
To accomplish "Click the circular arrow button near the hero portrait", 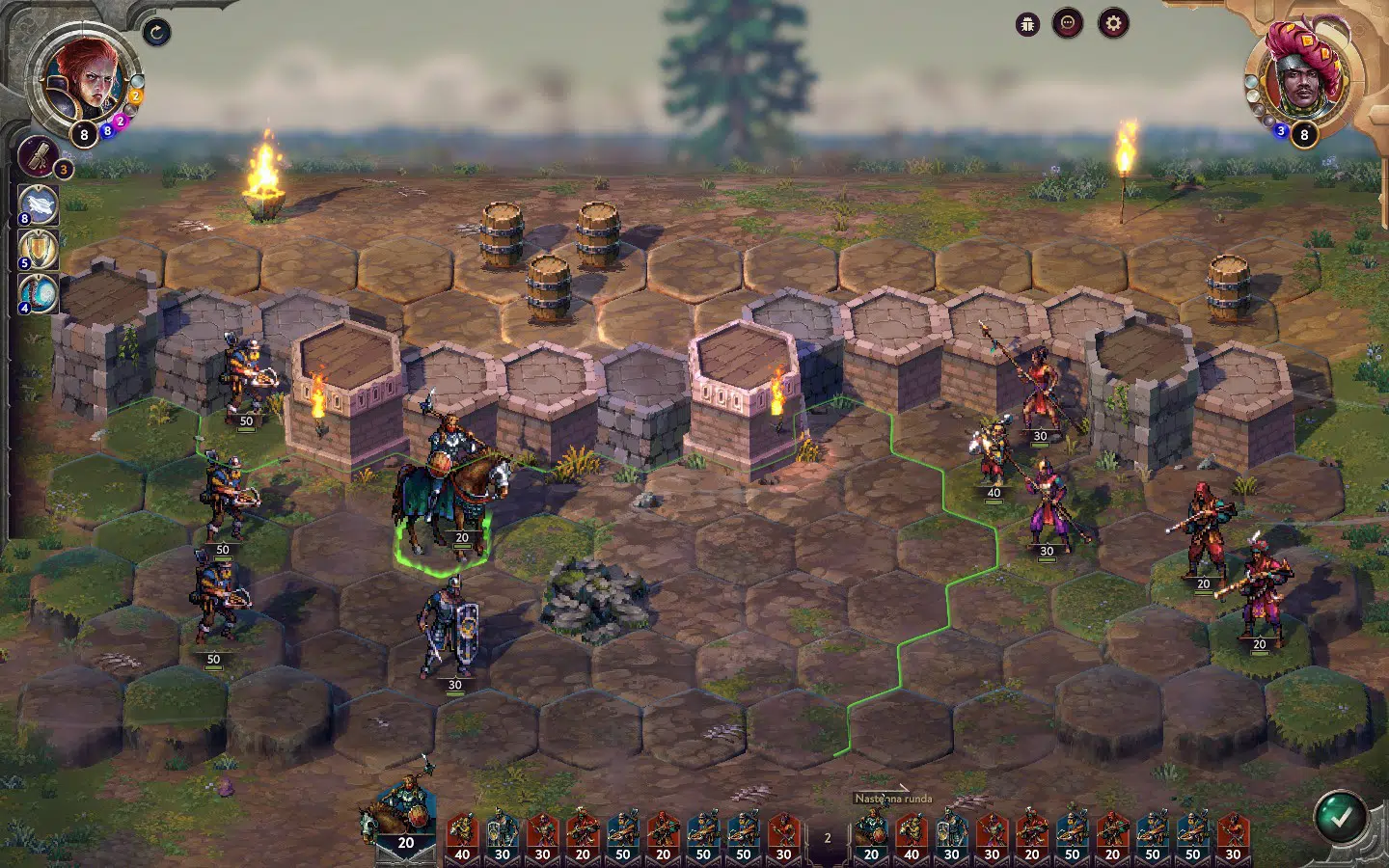I will [x=156, y=33].
